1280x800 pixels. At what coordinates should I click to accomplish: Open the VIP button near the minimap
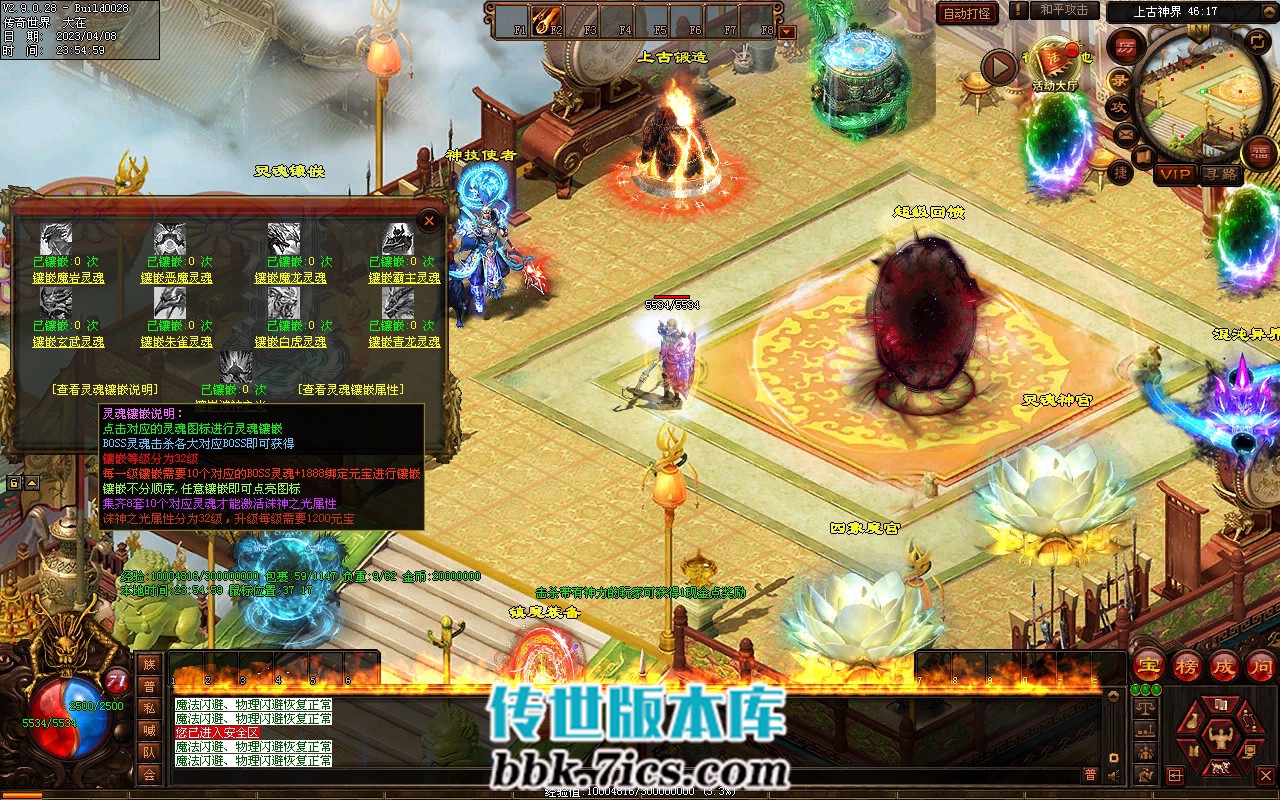point(1175,174)
